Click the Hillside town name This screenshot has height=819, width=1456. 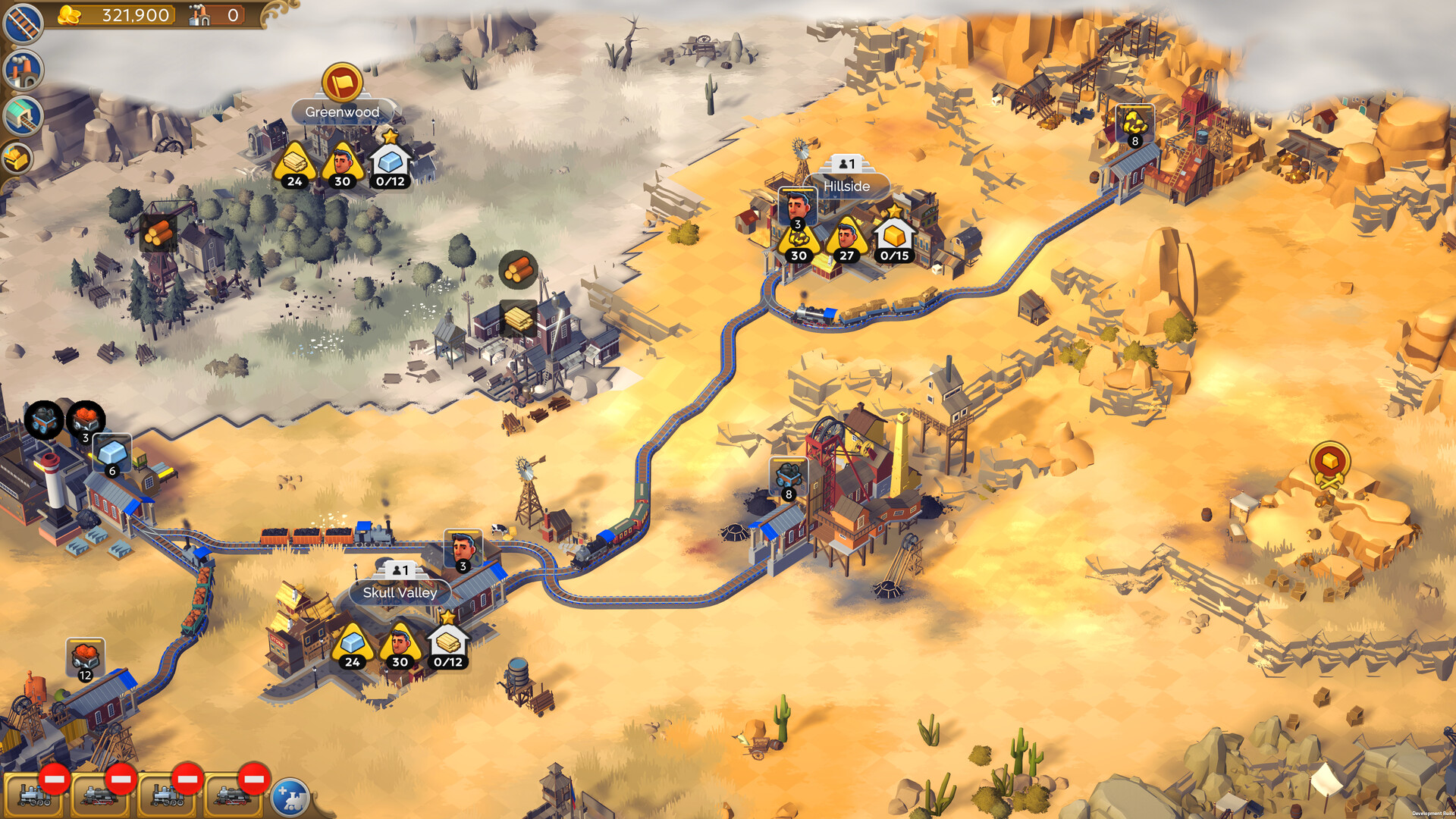click(847, 187)
